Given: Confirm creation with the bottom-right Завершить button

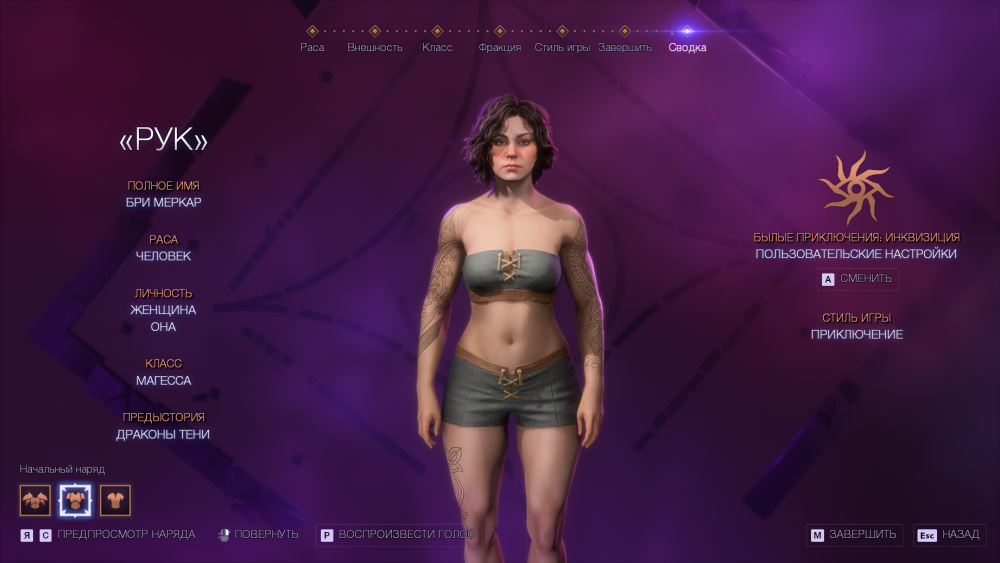Looking at the screenshot, I should 855,535.
